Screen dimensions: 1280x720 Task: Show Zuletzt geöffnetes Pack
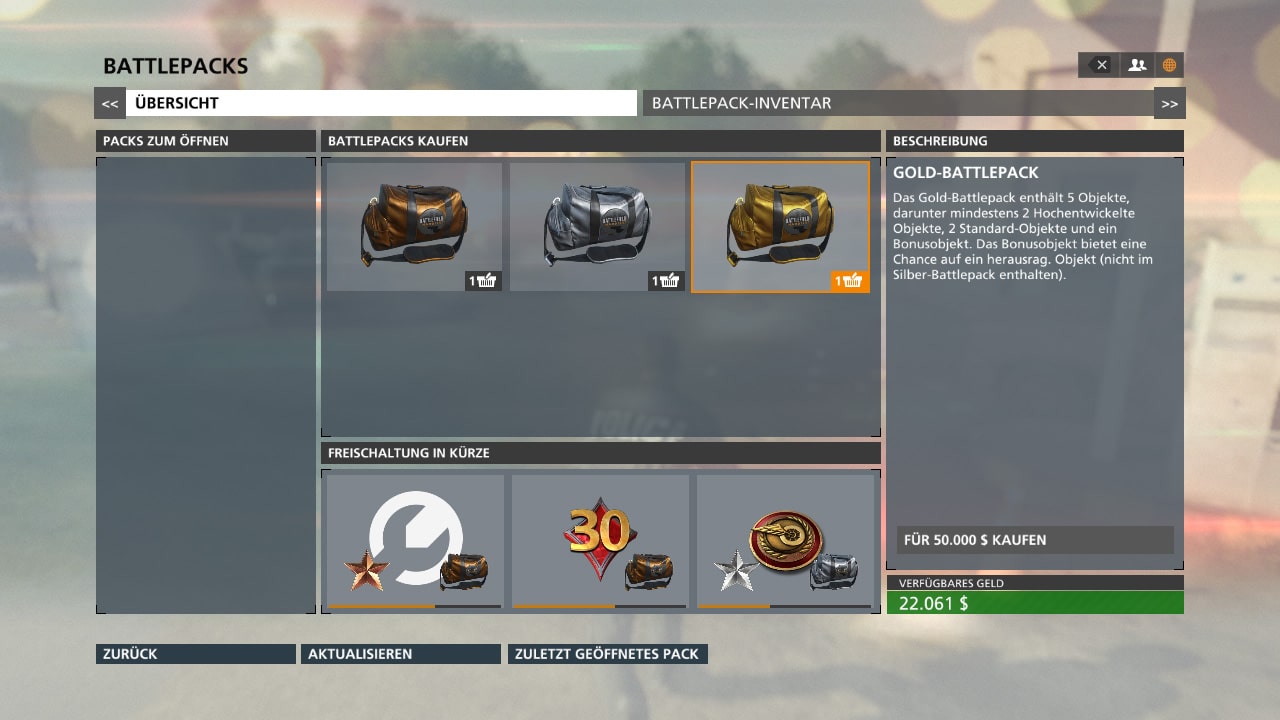607,654
